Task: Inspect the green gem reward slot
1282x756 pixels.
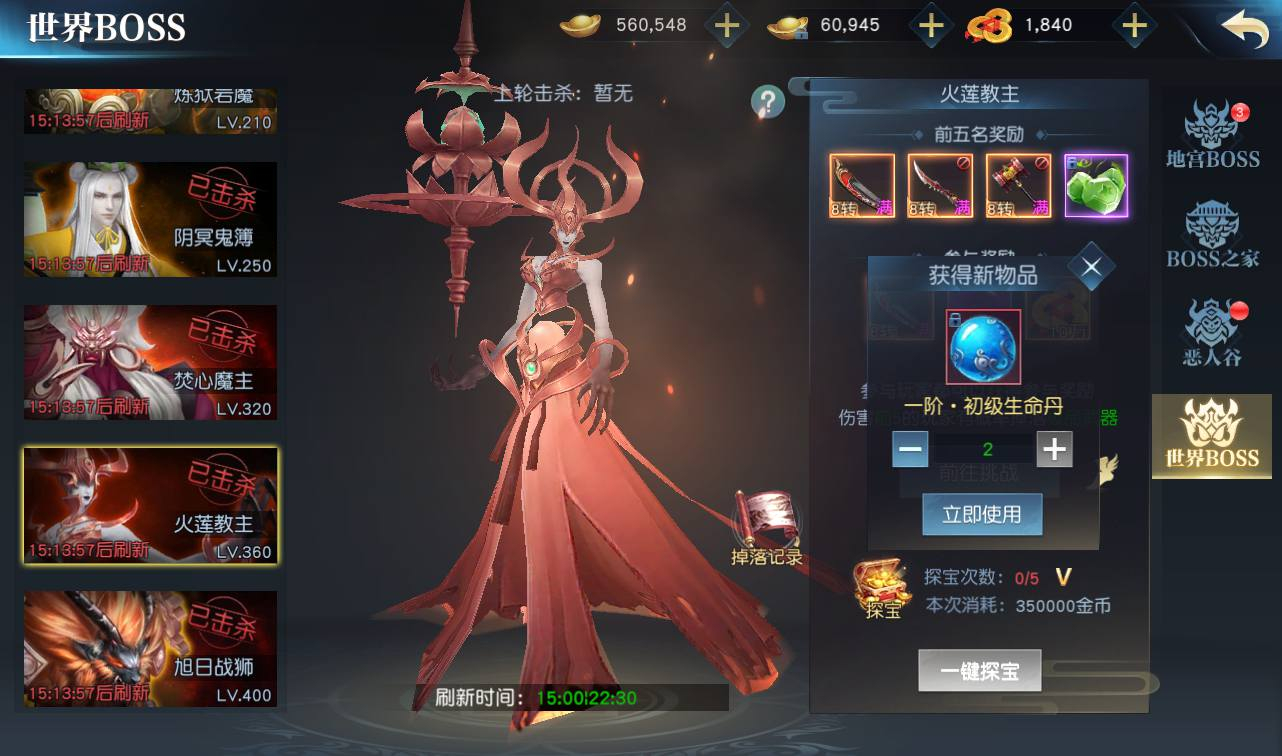Action: 1096,186
